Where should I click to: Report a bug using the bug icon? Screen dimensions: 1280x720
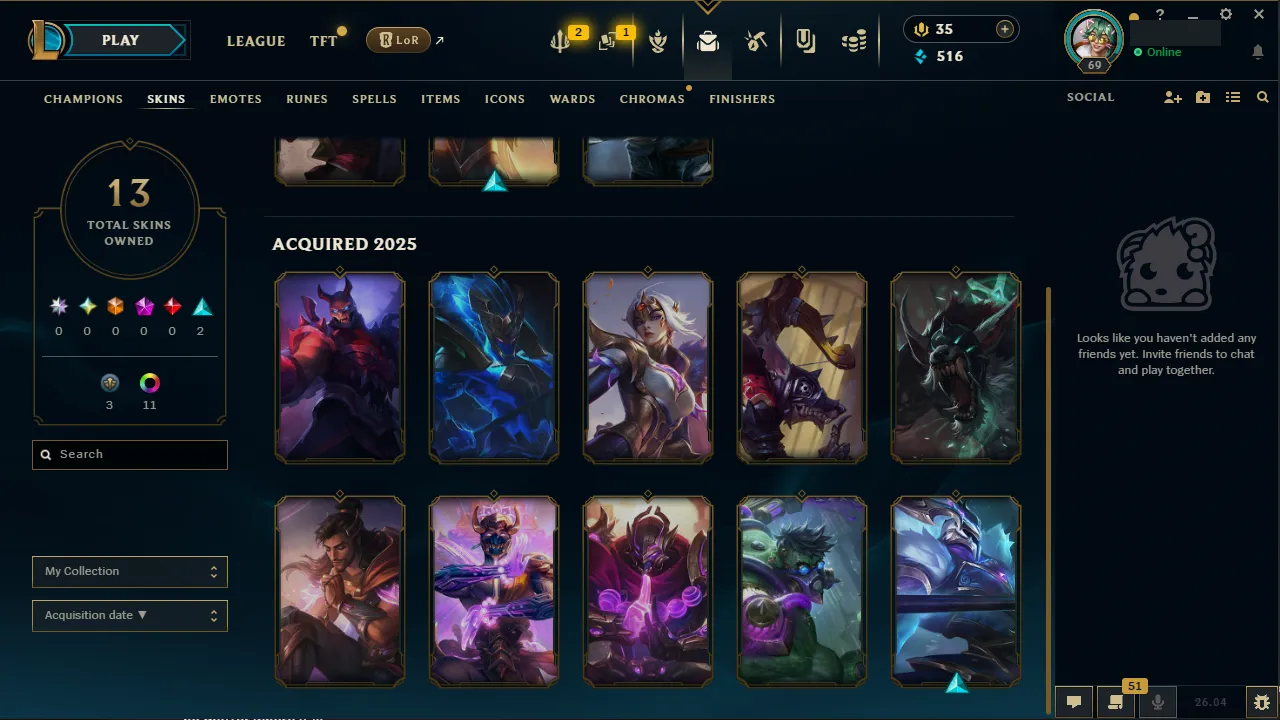tap(1262, 701)
